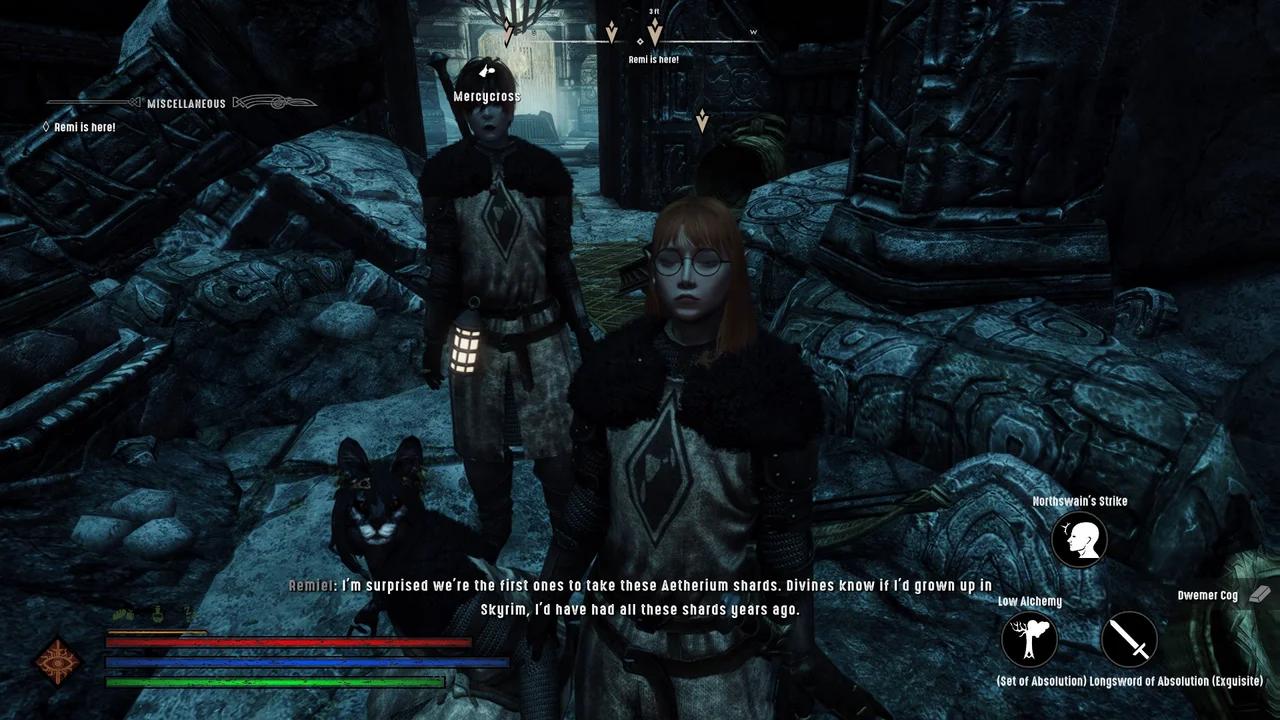Select the sword icon for Longsword of Absolution
Viewport: 1280px width, 720px height.
[1128, 640]
